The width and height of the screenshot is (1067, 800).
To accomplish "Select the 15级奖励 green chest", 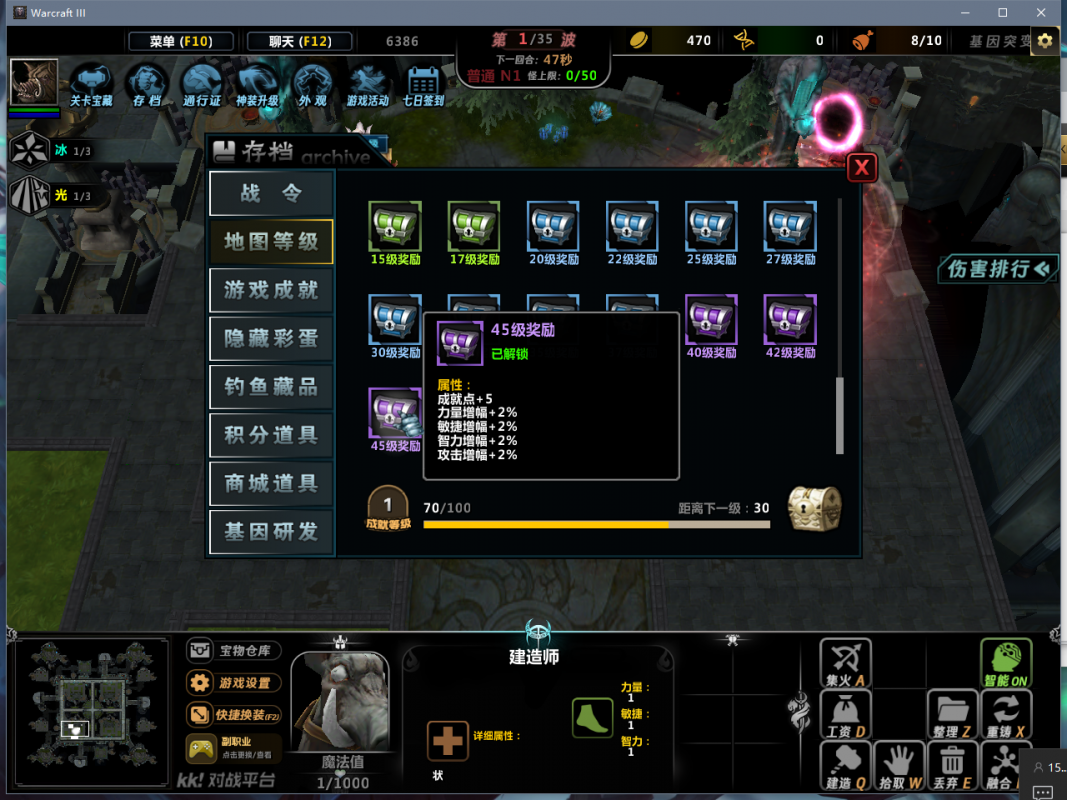I will pos(395,227).
